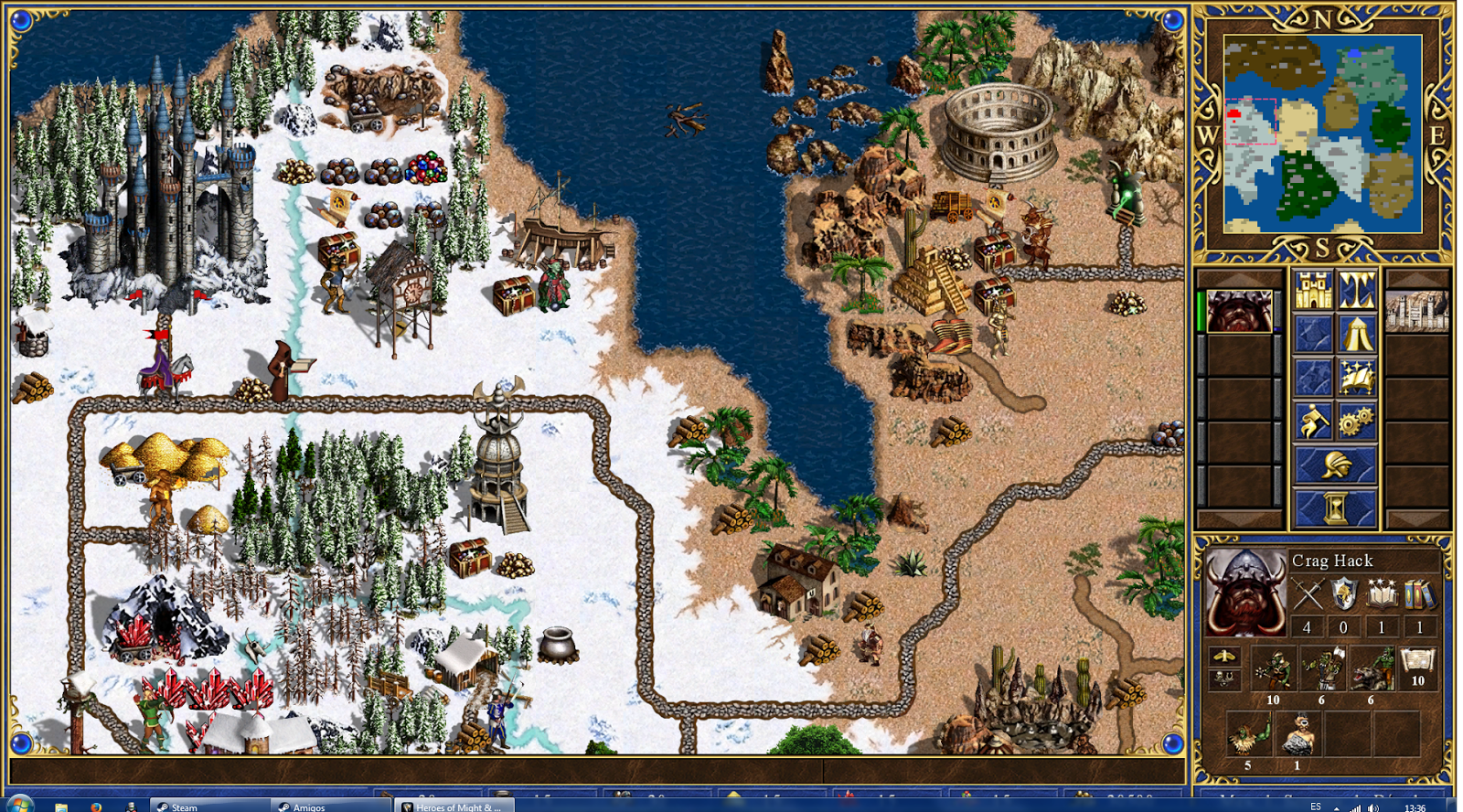Select the stack of 10 Goblins
1463x812 pixels.
[x=1274, y=668]
